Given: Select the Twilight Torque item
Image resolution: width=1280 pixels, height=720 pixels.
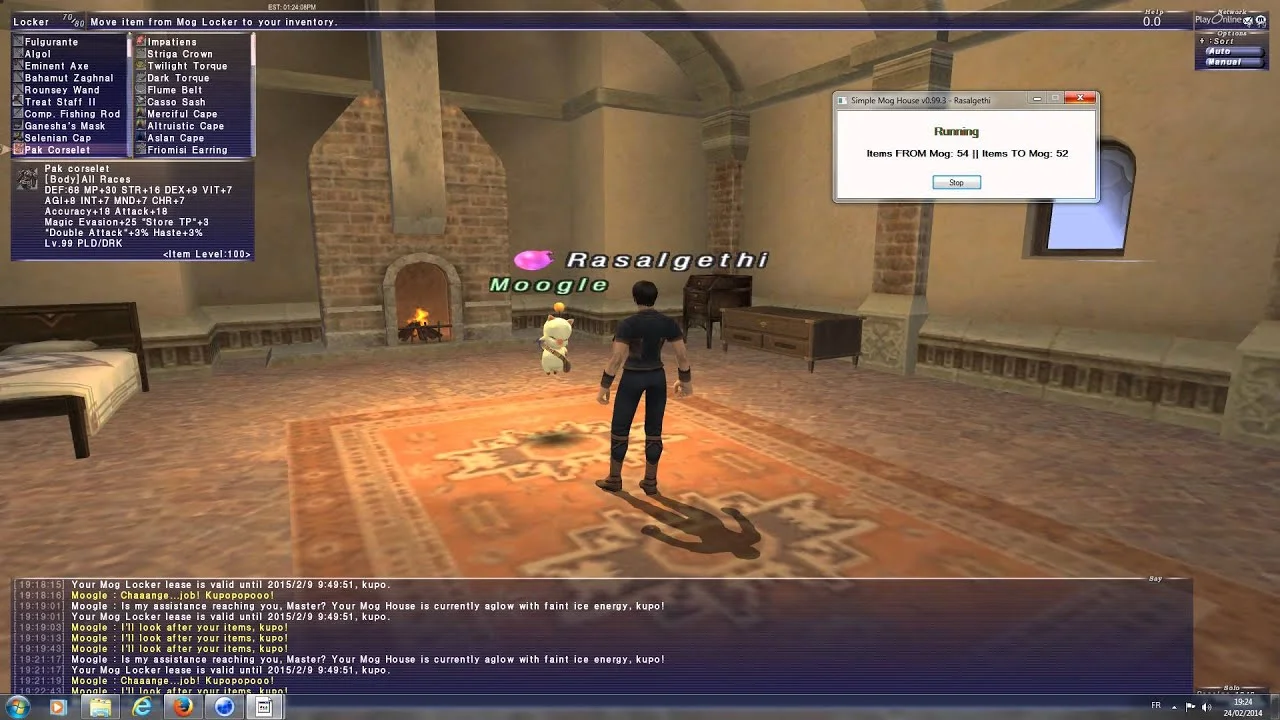Looking at the screenshot, I should (187, 66).
